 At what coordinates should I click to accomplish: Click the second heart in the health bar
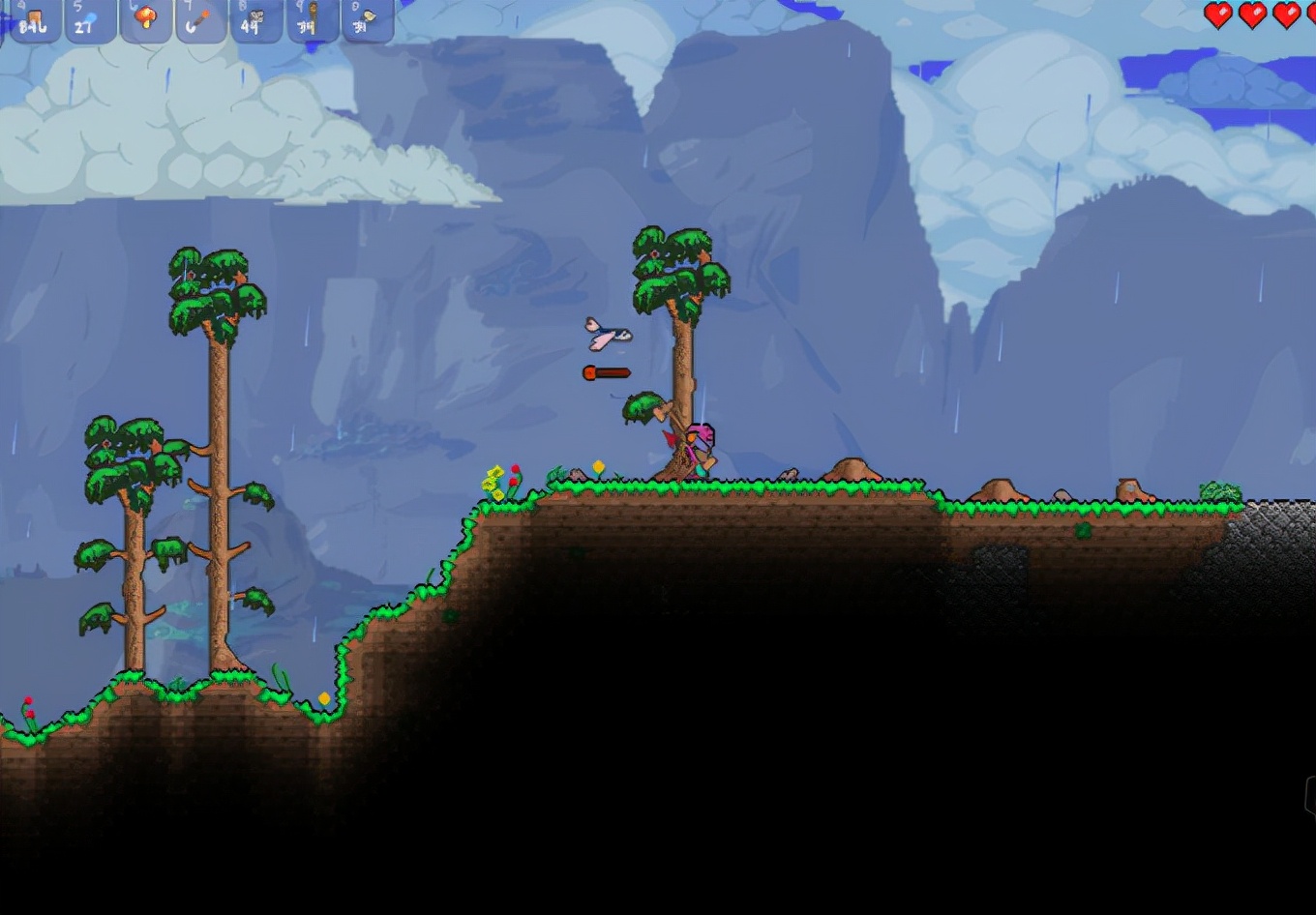(x=1253, y=14)
